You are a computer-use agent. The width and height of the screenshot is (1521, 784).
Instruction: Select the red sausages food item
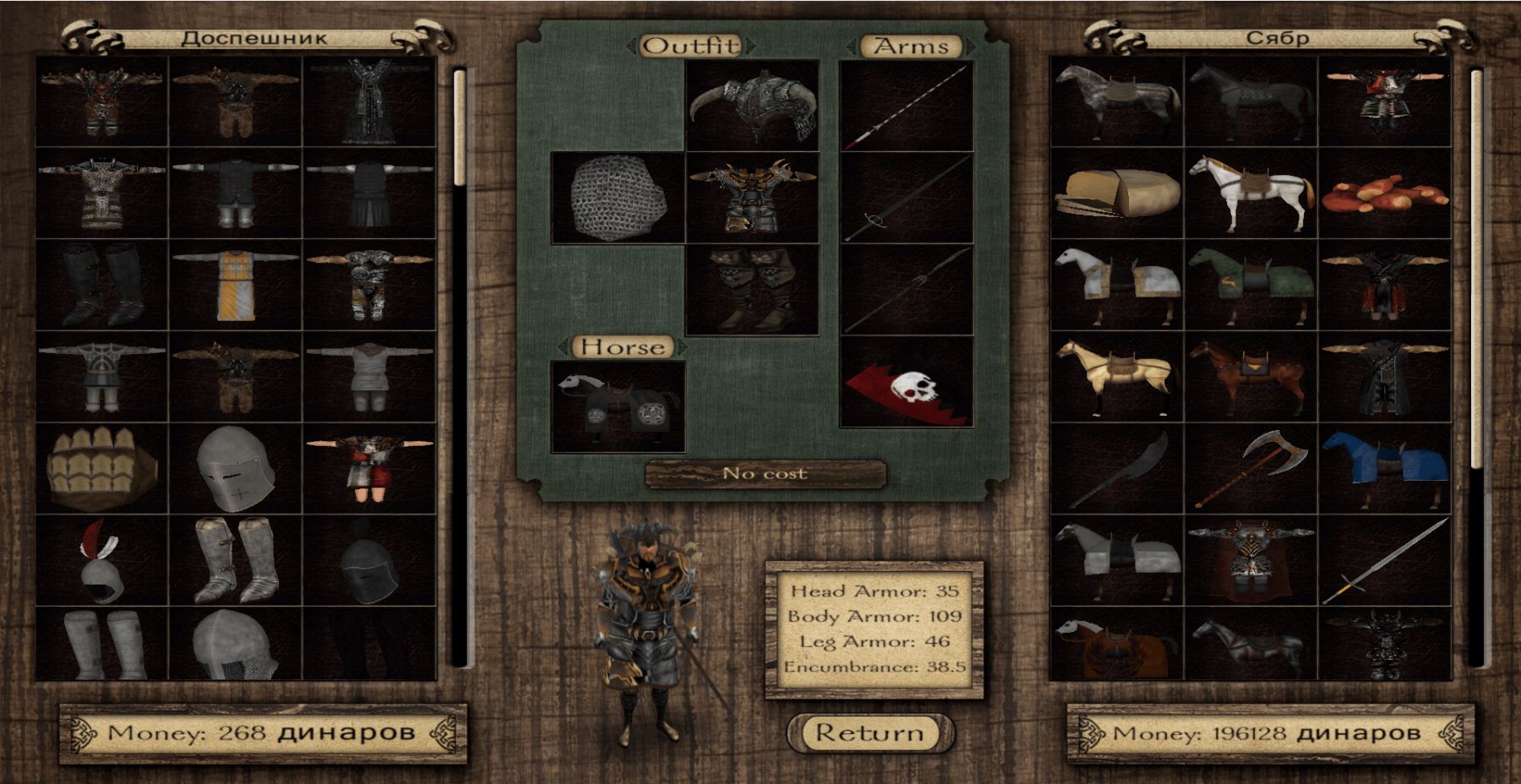(1385, 193)
